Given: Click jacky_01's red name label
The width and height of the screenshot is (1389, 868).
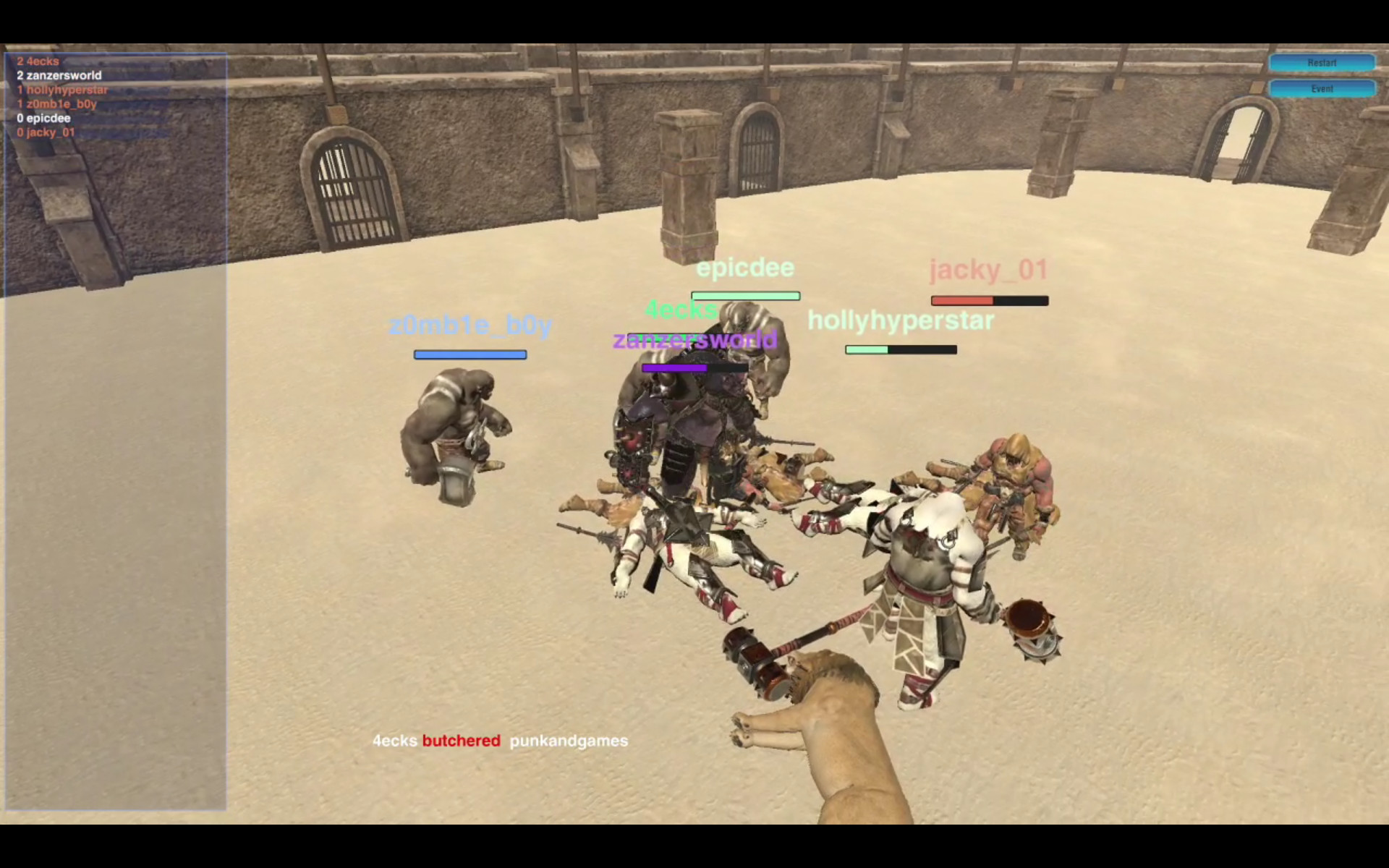Looking at the screenshot, I should [988, 270].
